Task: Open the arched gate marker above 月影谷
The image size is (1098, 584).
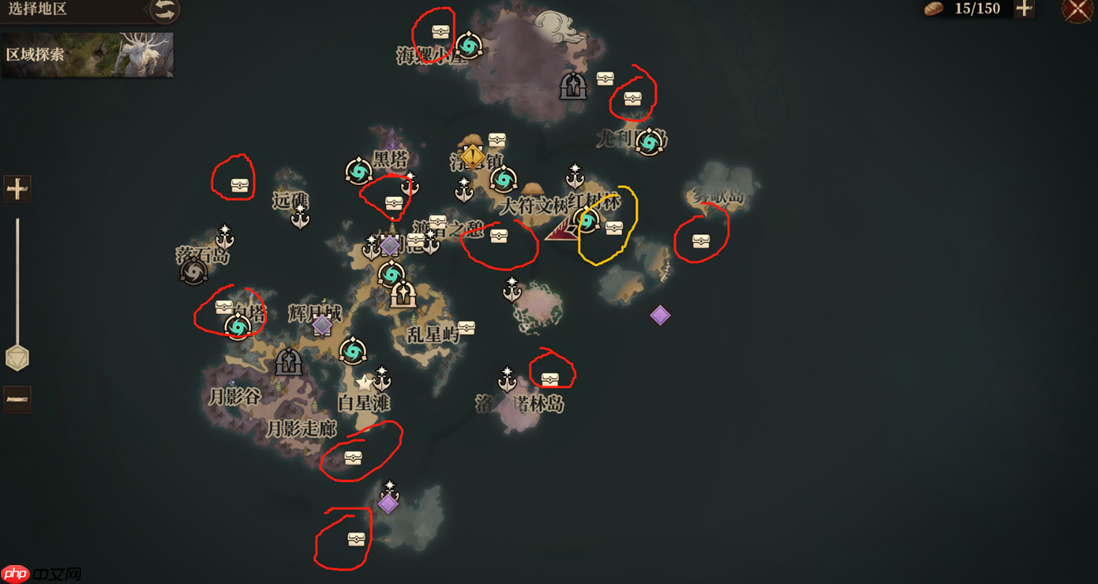Action: 289,362
